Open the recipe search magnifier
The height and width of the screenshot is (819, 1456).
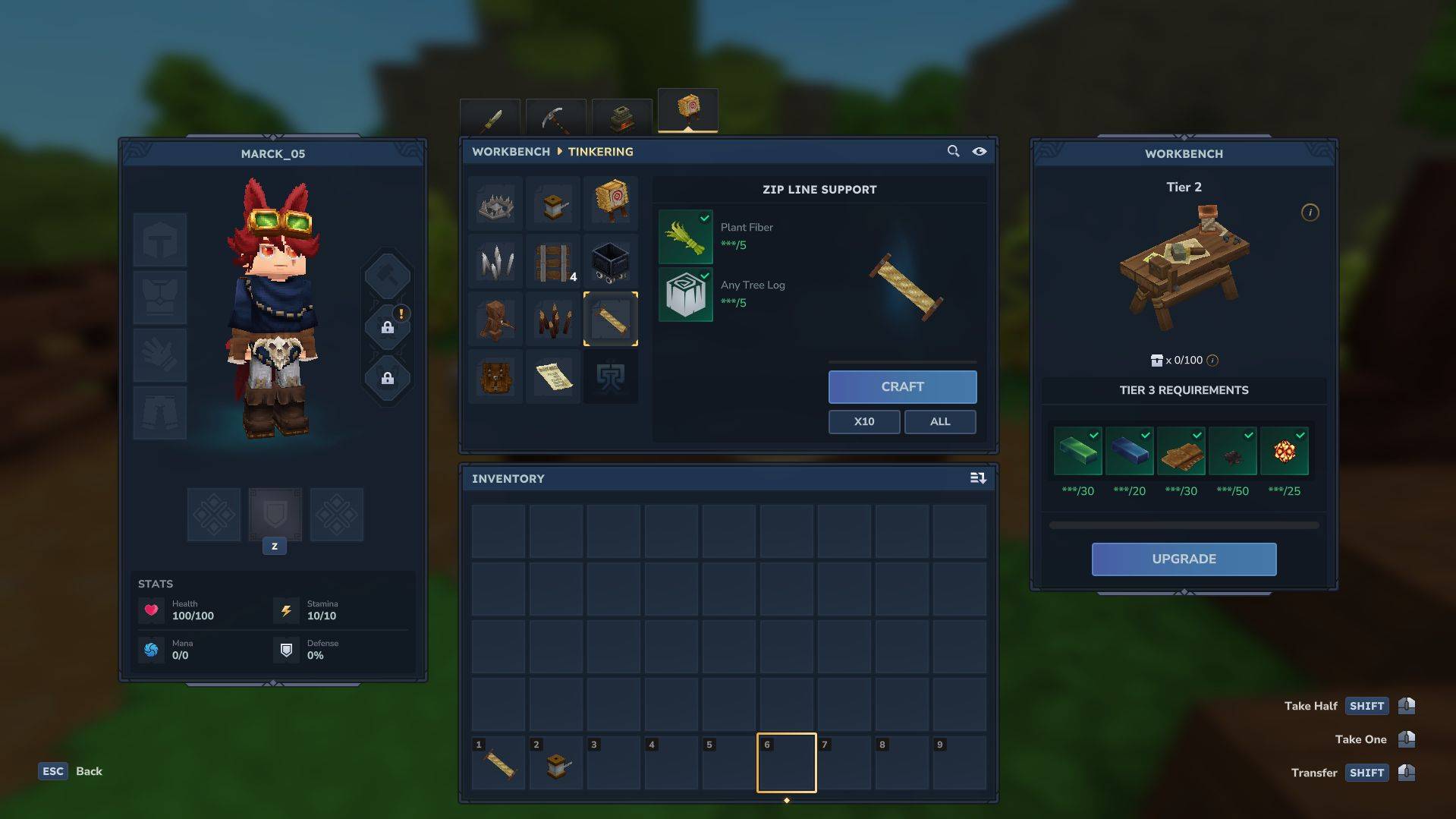pos(953,151)
